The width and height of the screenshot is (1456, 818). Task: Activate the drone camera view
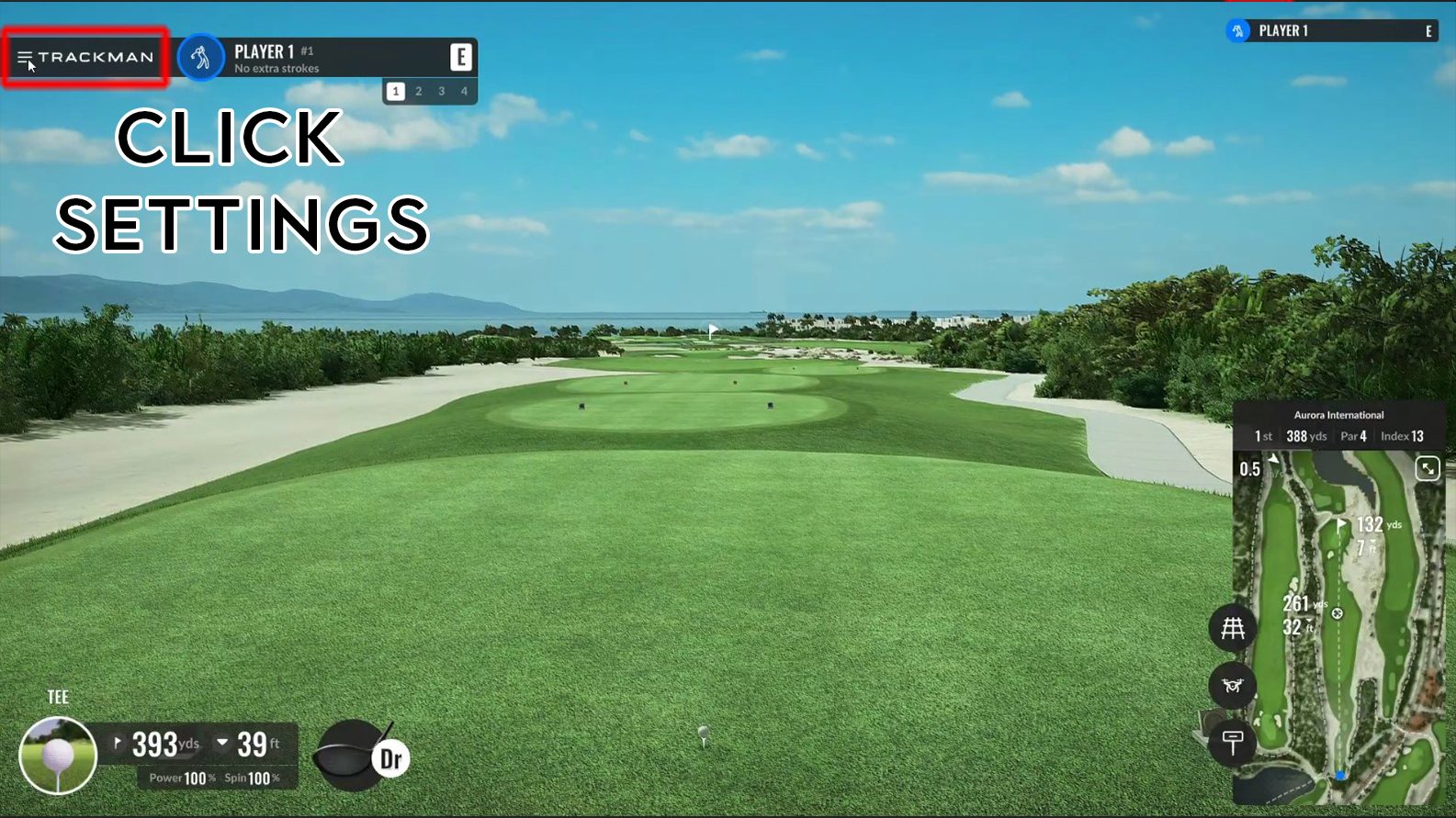click(1233, 686)
